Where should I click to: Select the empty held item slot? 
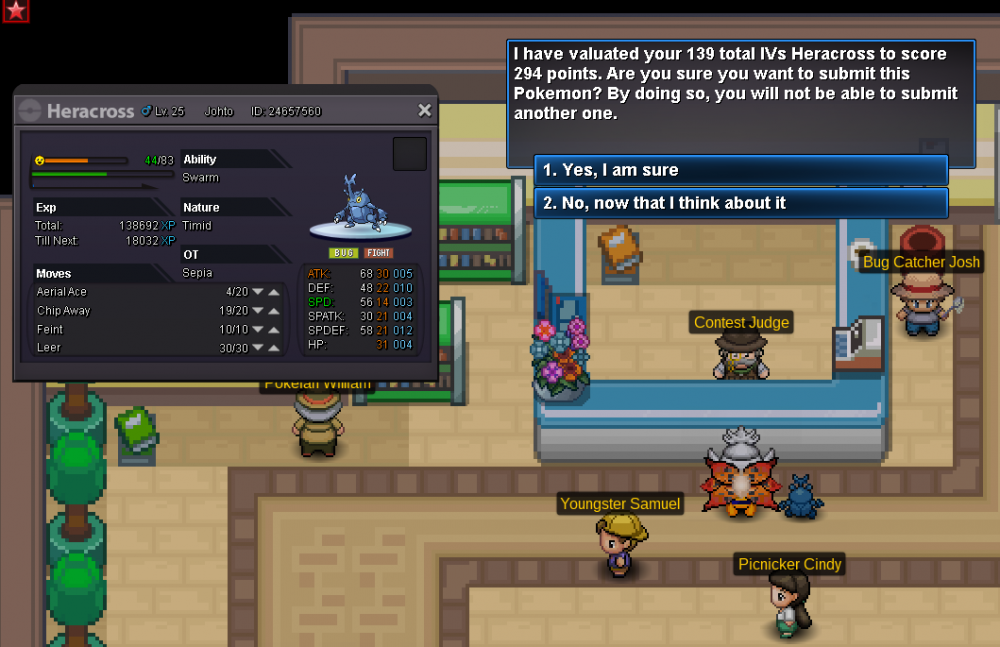(x=410, y=154)
